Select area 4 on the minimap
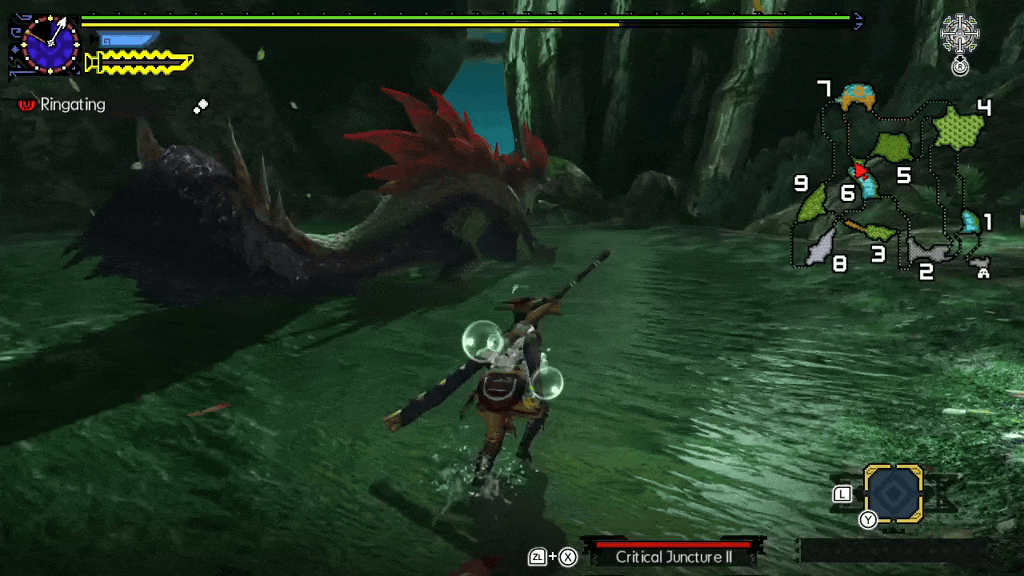1024x576 pixels. (x=959, y=127)
